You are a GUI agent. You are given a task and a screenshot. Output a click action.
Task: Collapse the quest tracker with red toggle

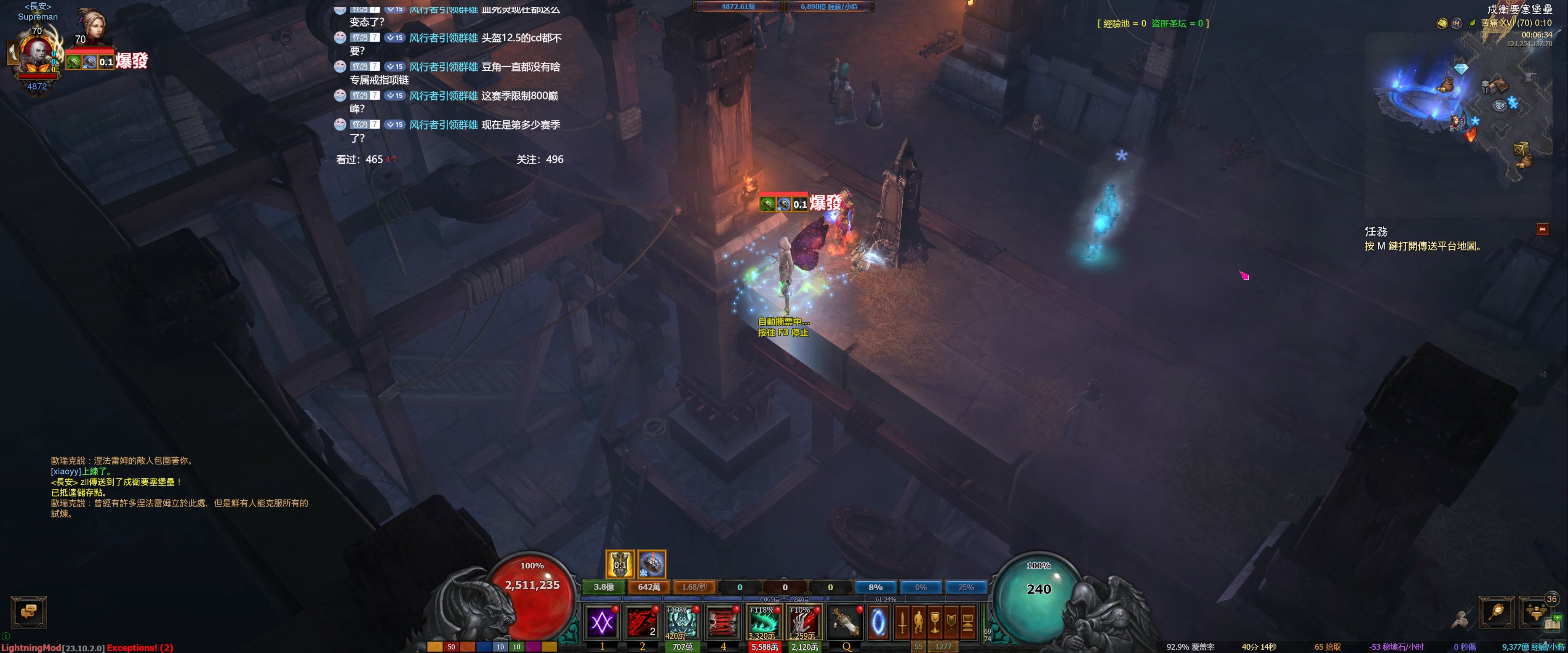(1542, 229)
